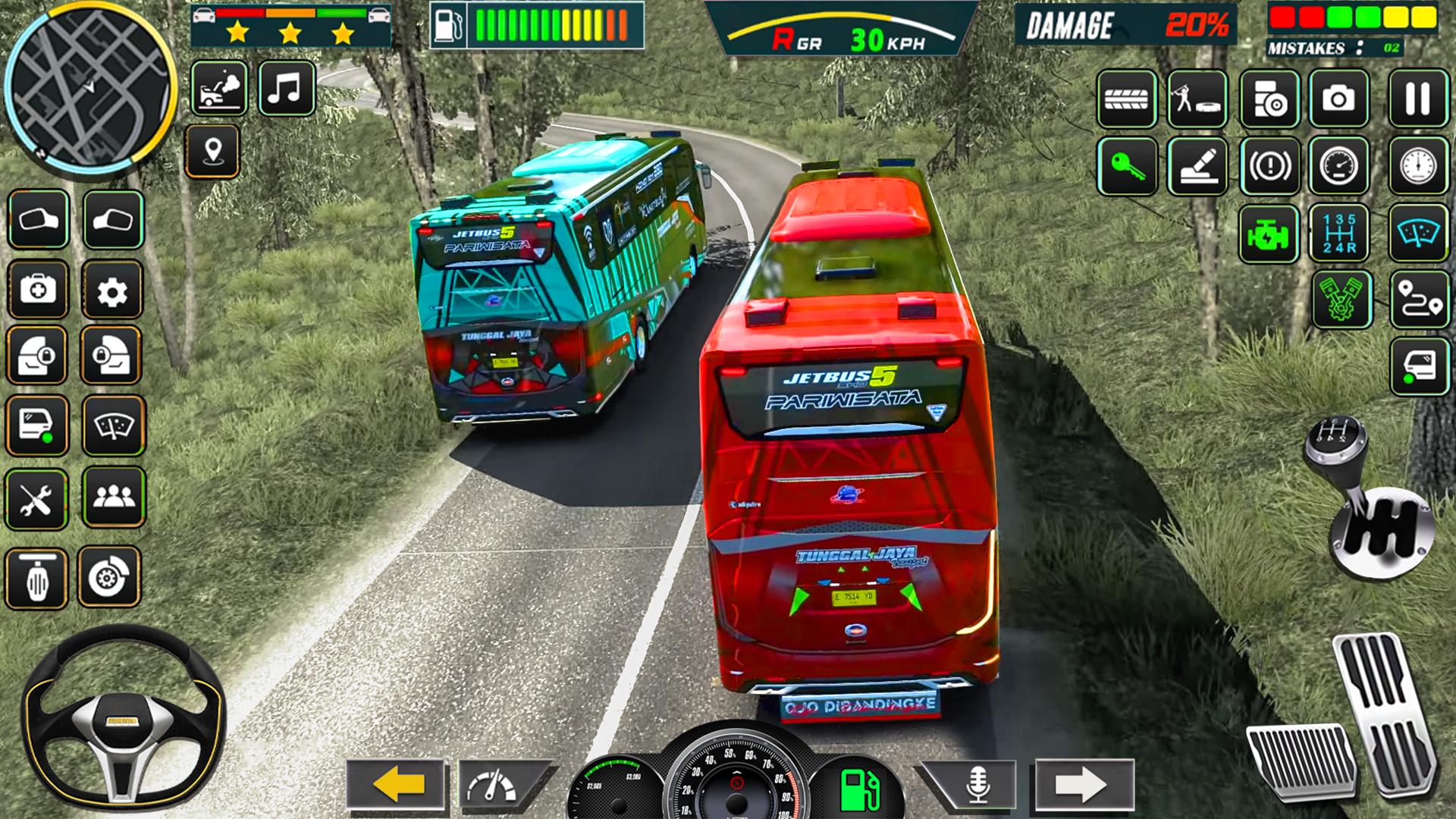The height and width of the screenshot is (819, 1456).
Task: Click the gear stick shifter knob
Action: (x=1336, y=441)
